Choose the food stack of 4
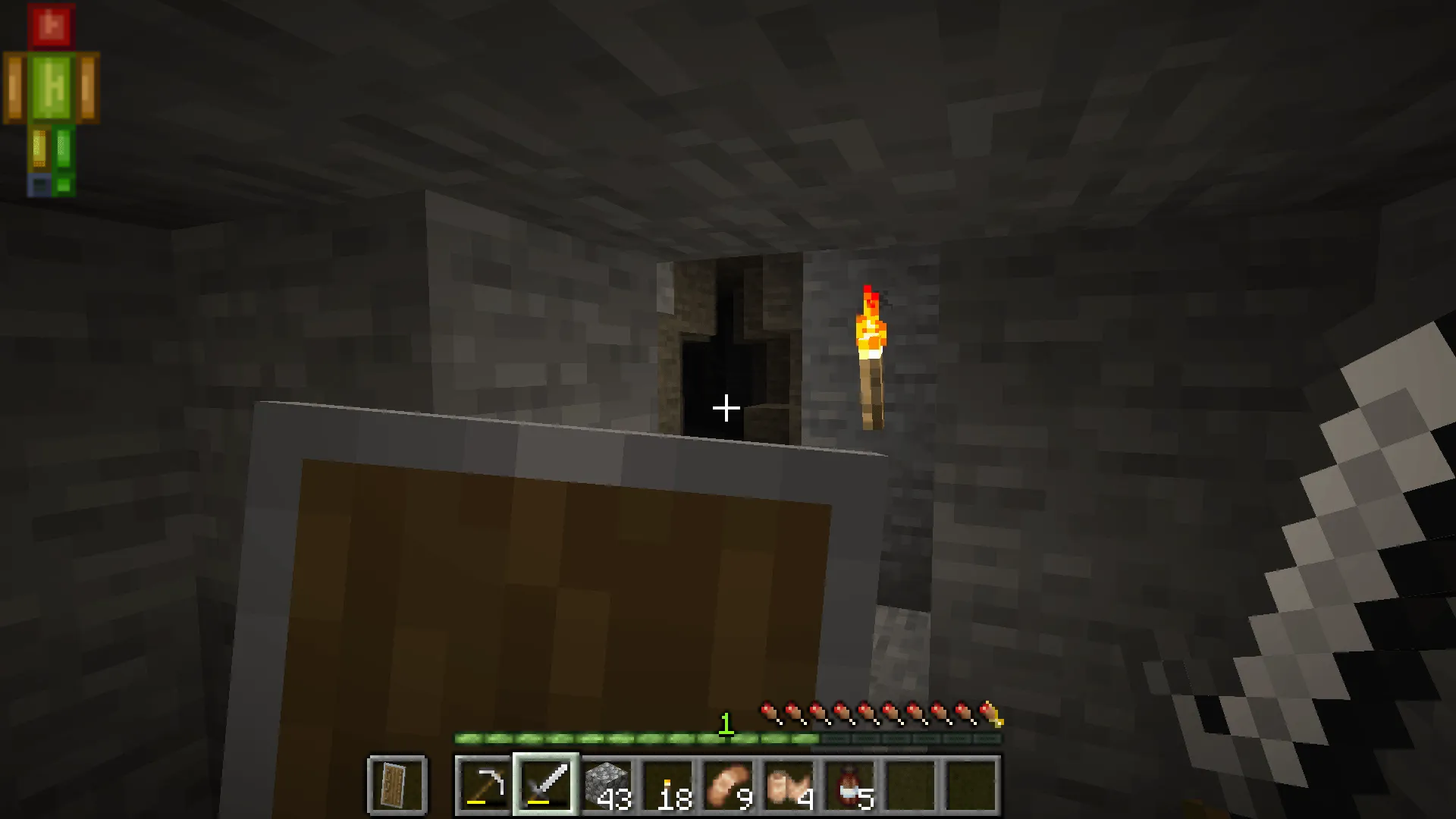This screenshot has height=819, width=1456. tap(789, 785)
